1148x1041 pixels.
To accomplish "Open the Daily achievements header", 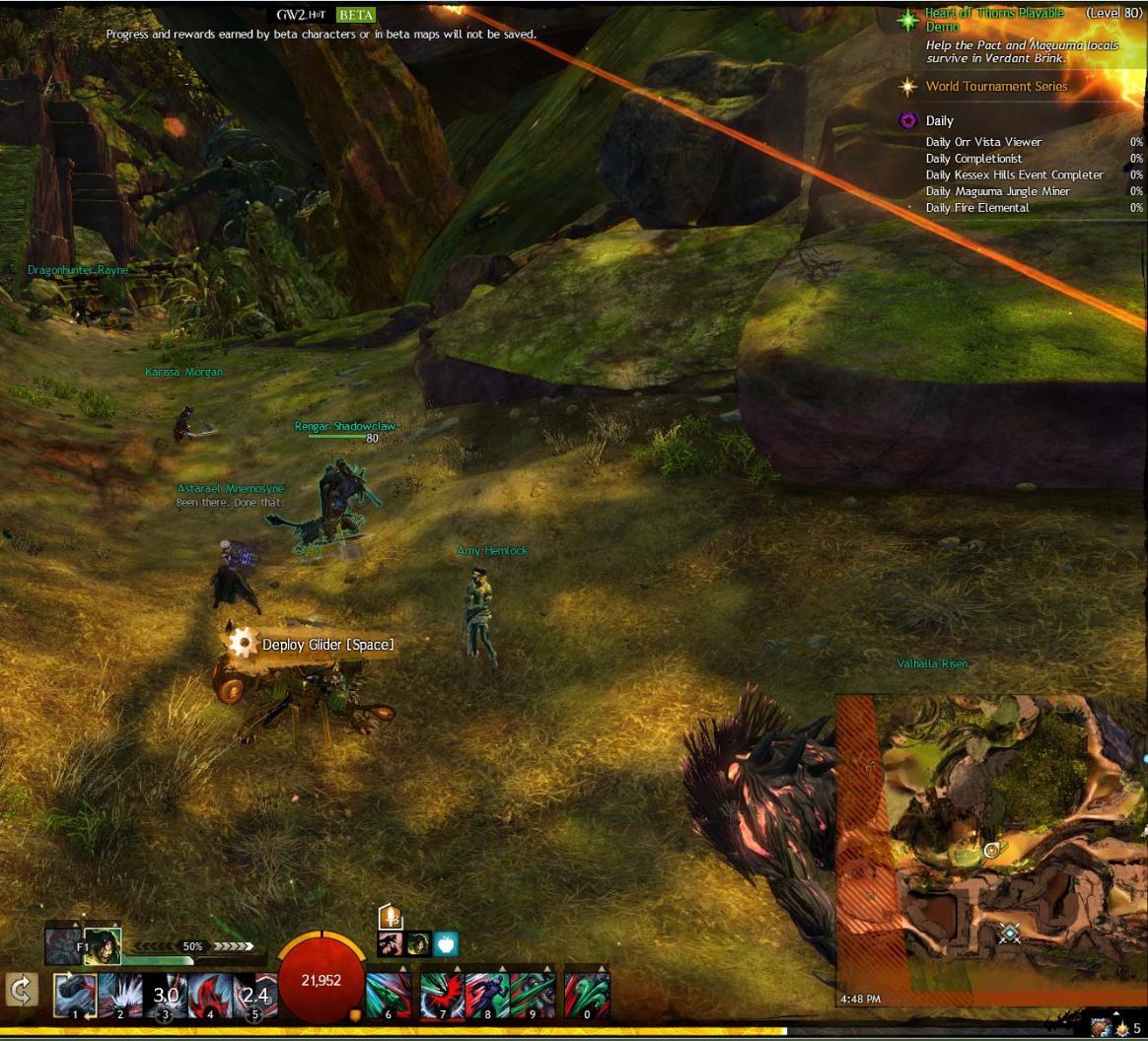I will click(939, 121).
